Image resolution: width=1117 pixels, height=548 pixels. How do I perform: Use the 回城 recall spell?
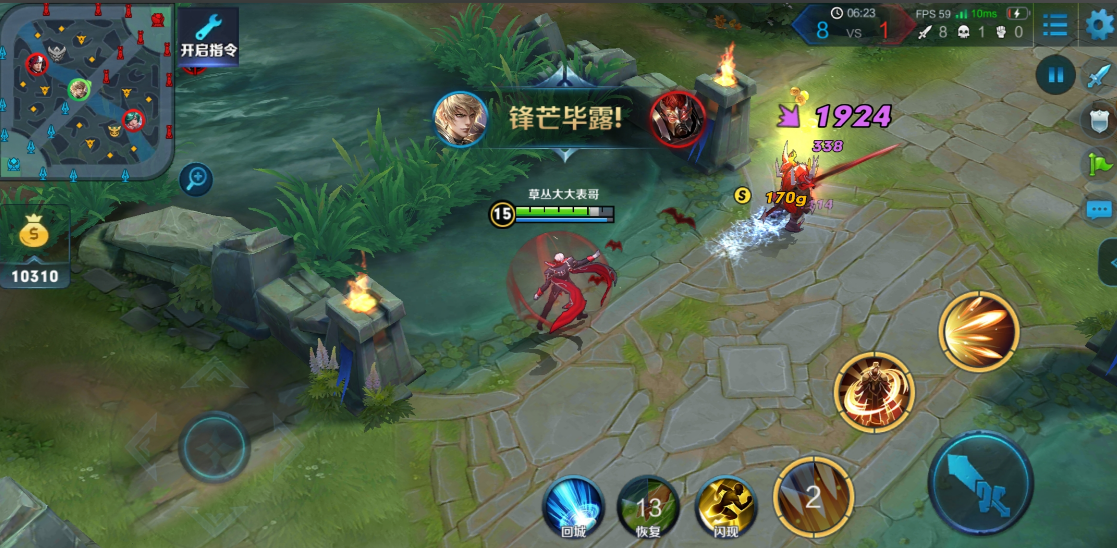[573, 505]
